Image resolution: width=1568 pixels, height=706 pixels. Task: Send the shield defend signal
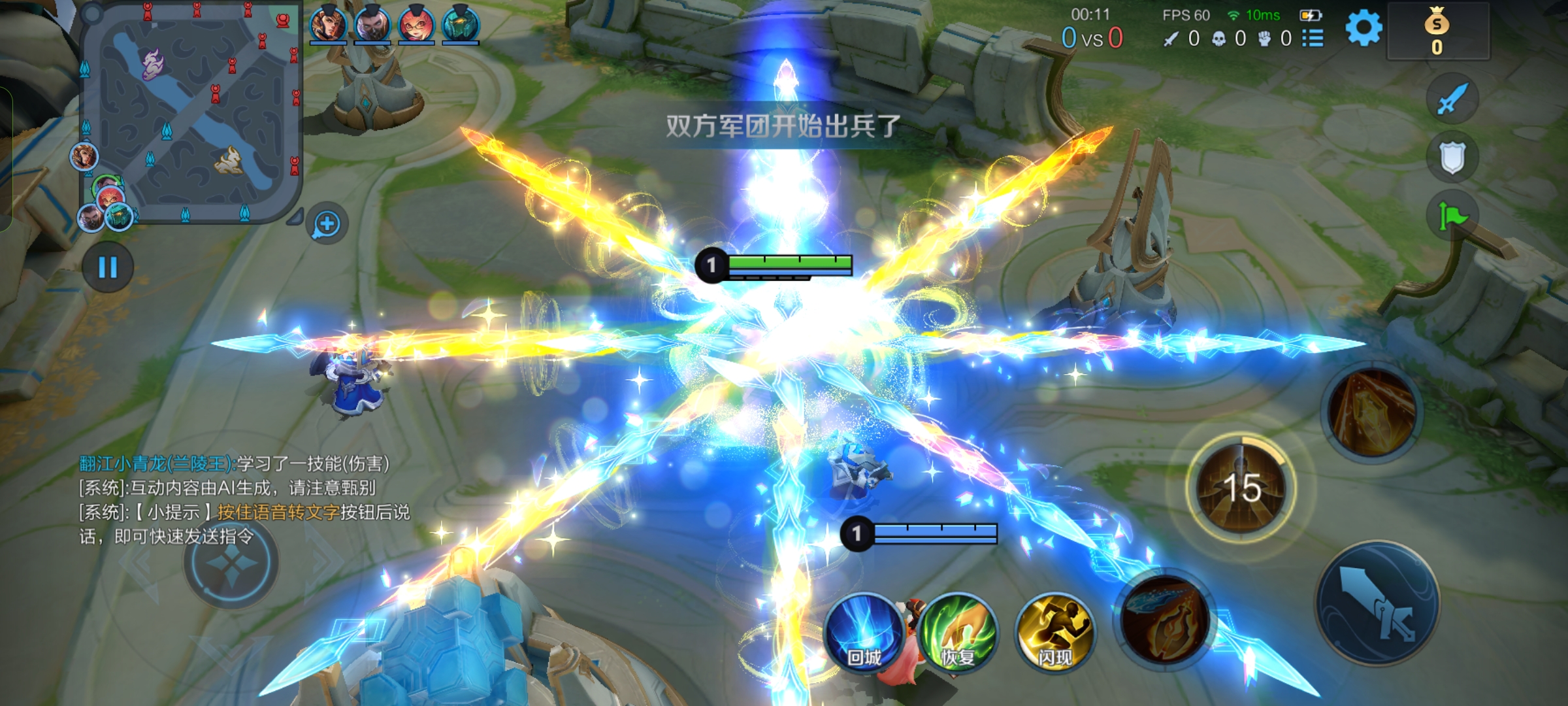(1452, 158)
